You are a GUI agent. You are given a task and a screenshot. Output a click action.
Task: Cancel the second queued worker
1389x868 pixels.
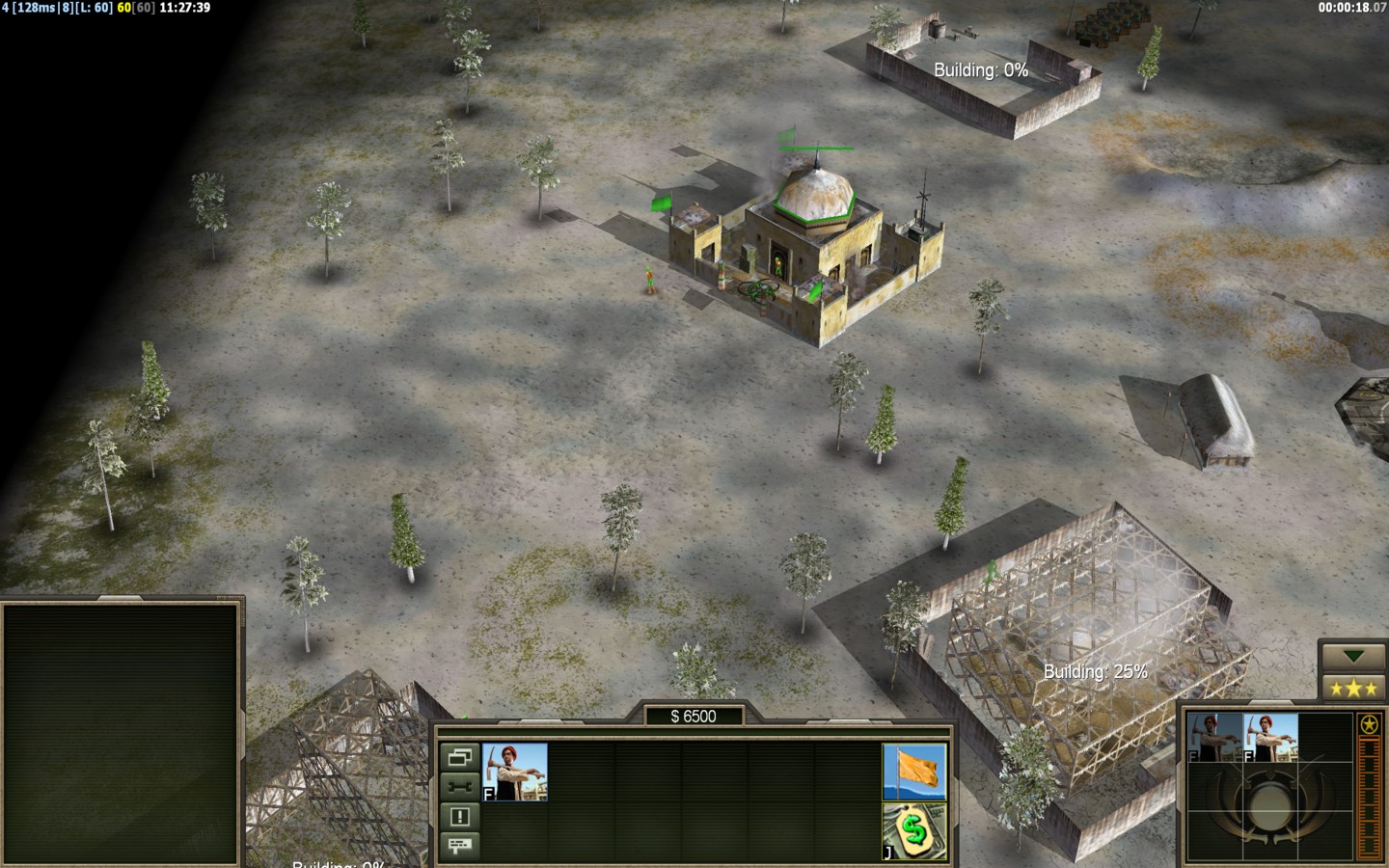pos(1271,738)
